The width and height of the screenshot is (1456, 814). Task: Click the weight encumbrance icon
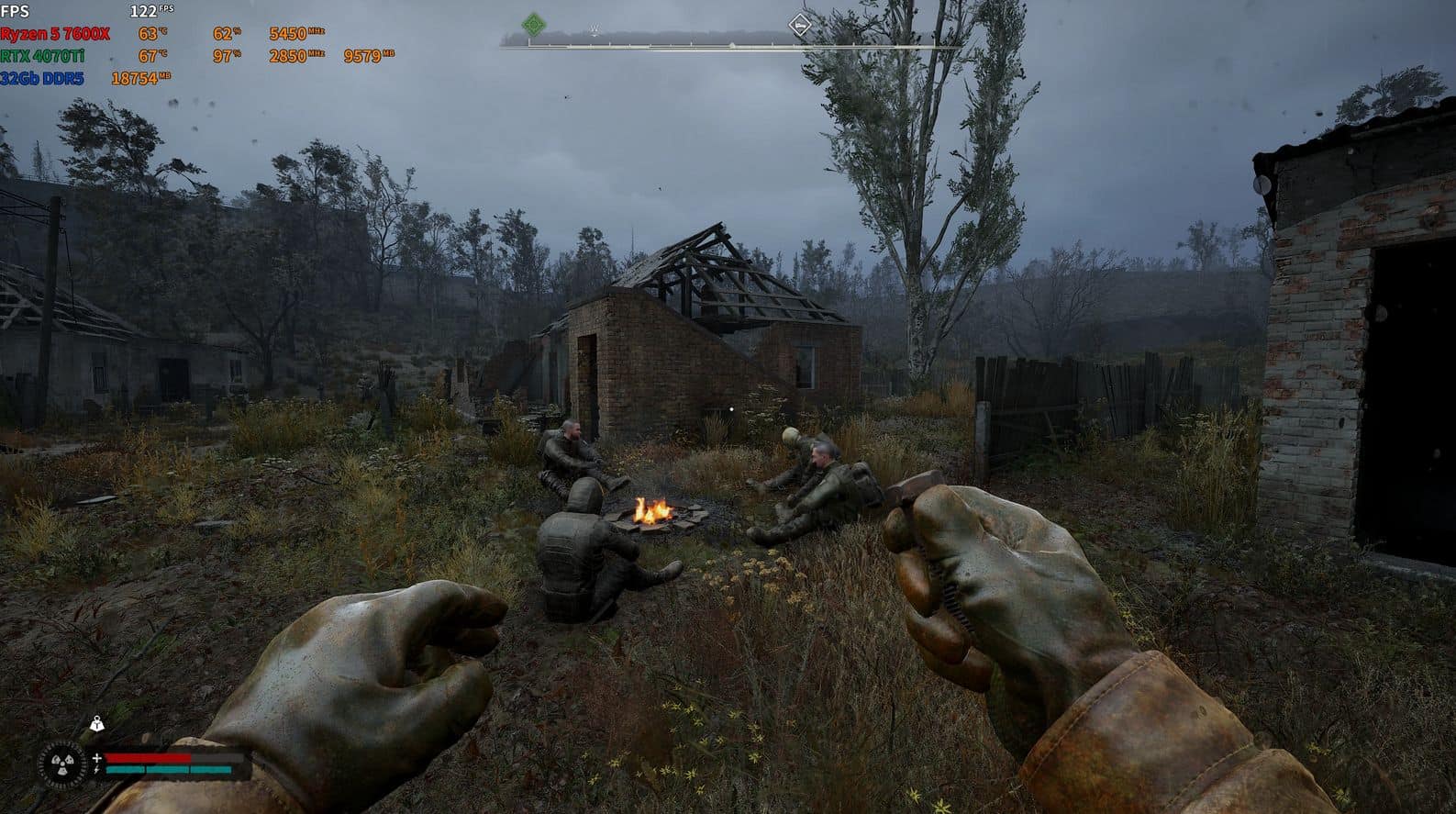[97, 725]
